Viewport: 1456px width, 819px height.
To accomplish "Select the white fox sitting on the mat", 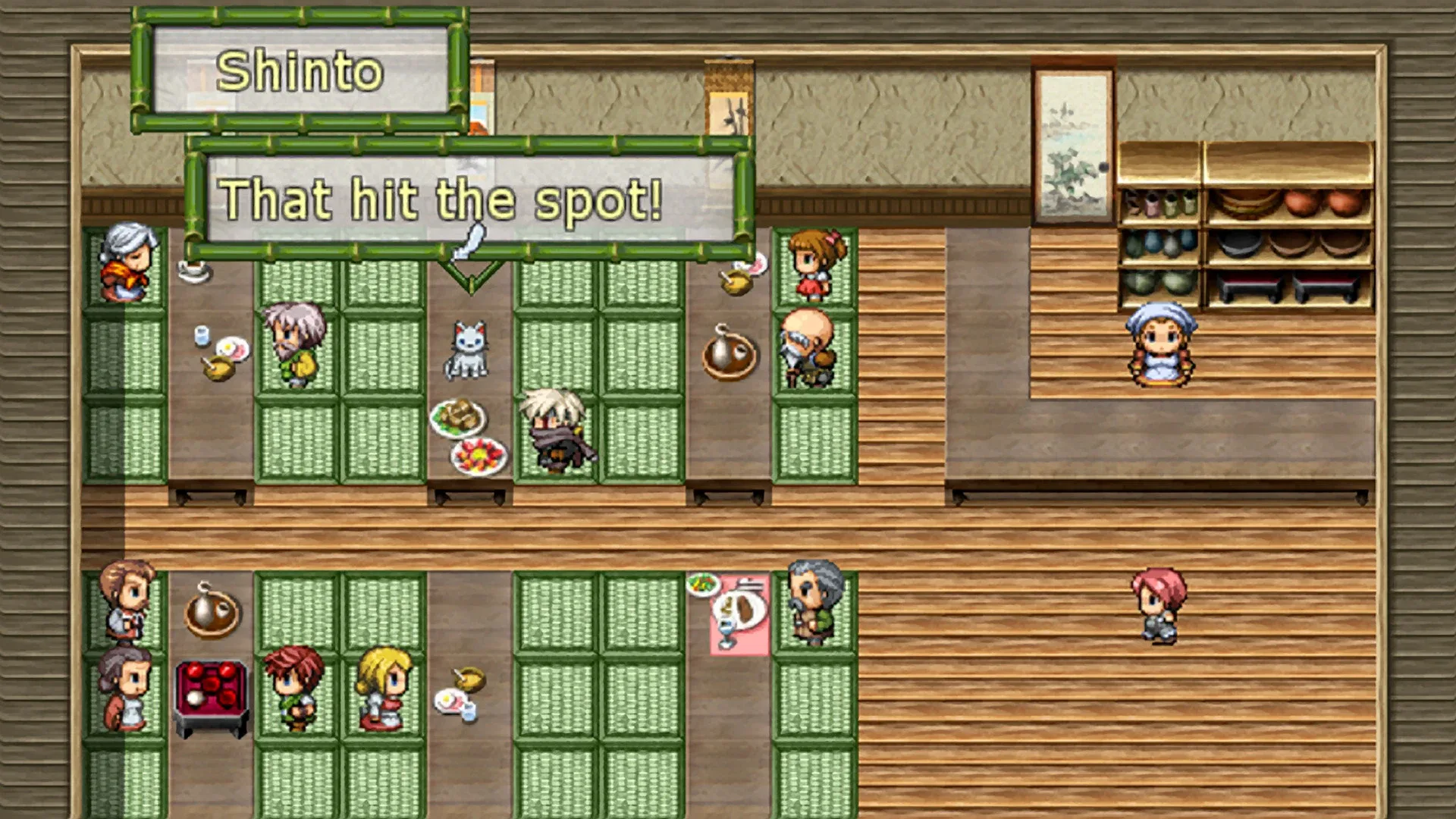I will [466, 349].
